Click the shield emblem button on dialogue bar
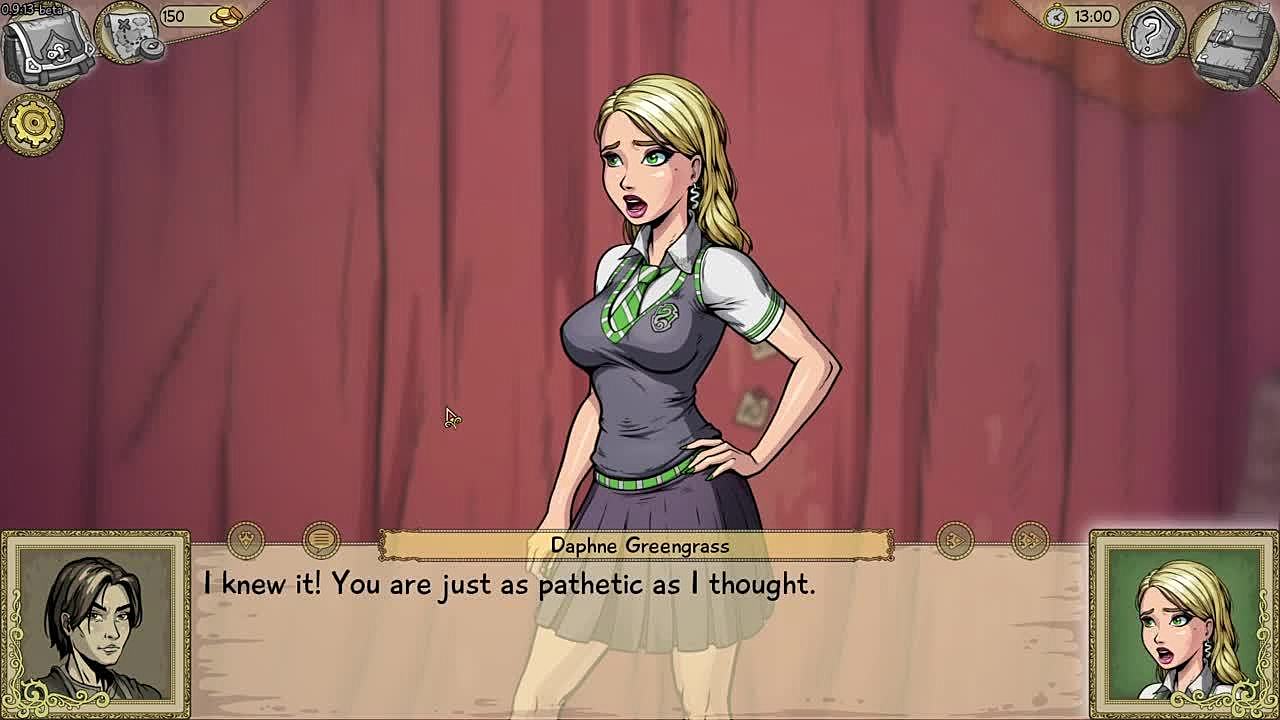1280x720 pixels. (x=246, y=541)
